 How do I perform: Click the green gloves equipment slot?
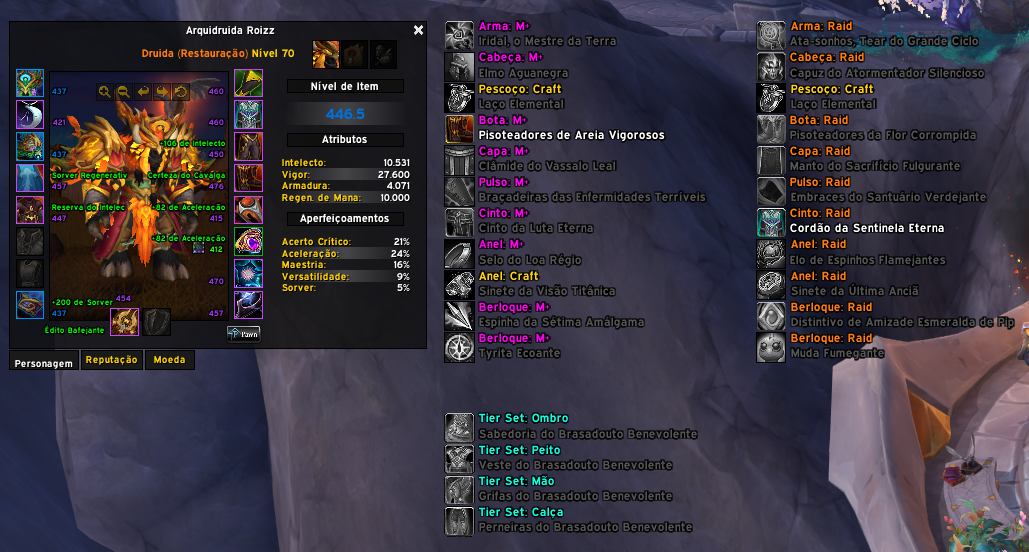click(248, 83)
